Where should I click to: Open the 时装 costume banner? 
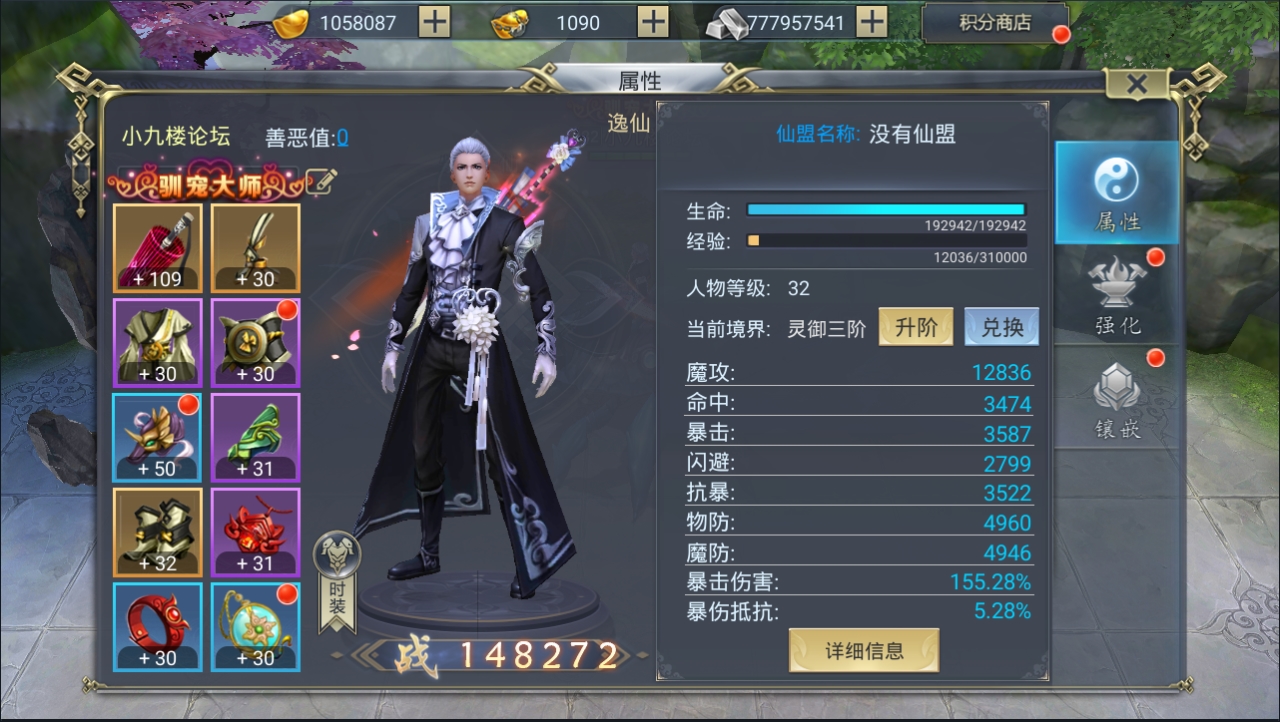337,582
